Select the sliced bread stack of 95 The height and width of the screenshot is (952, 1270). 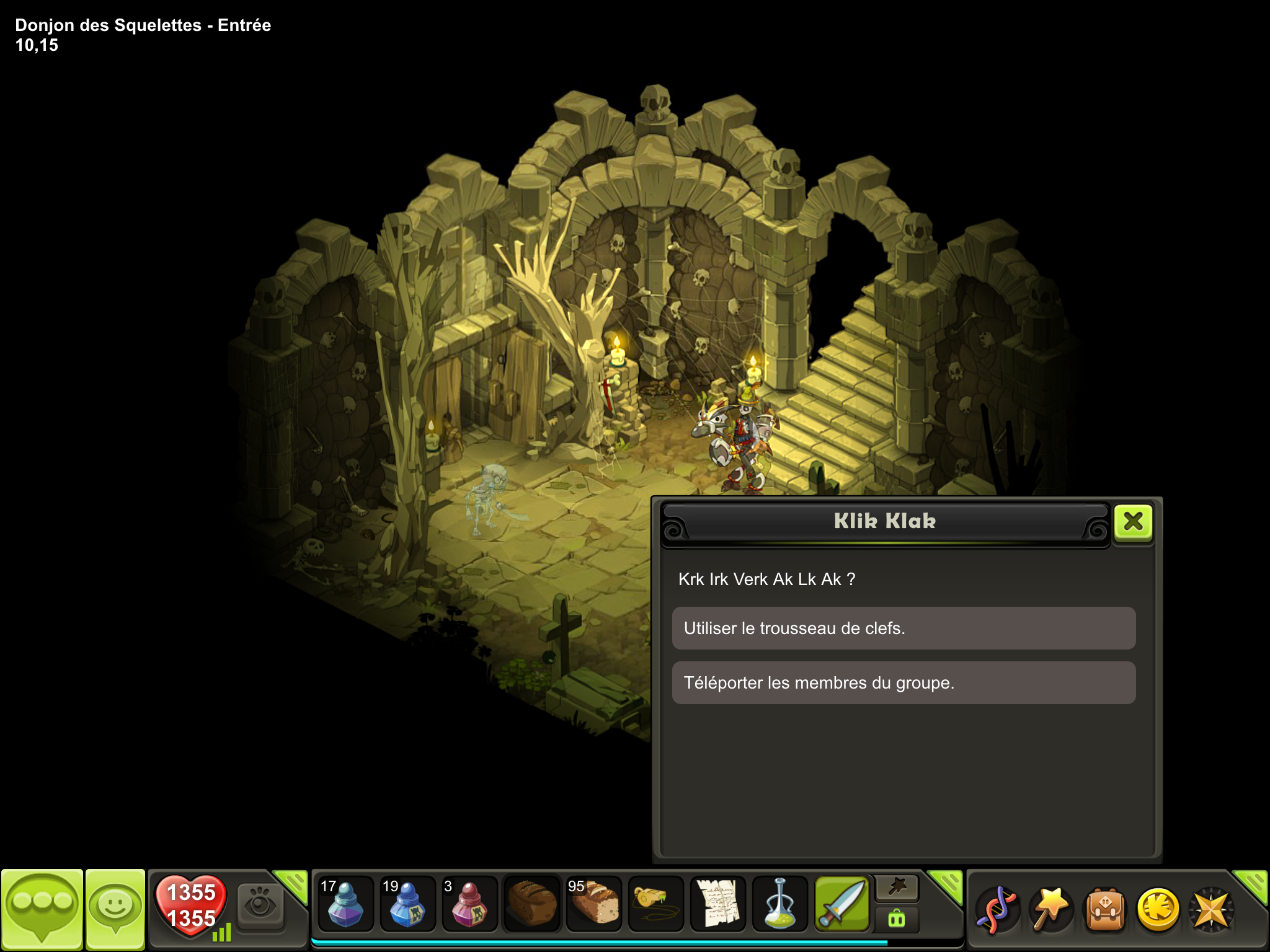[593, 905]
